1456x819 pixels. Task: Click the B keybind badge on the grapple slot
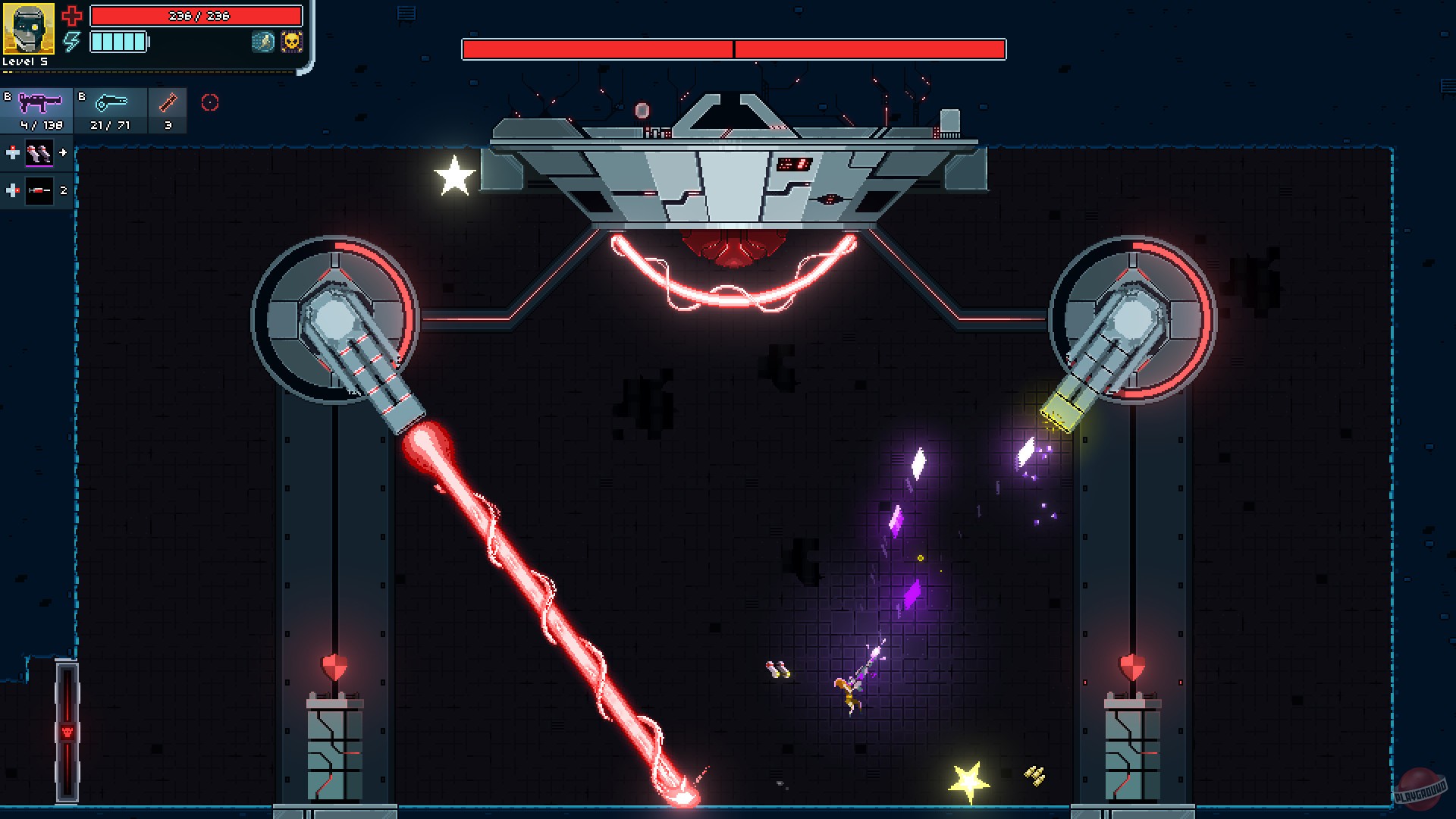point(82,96)
